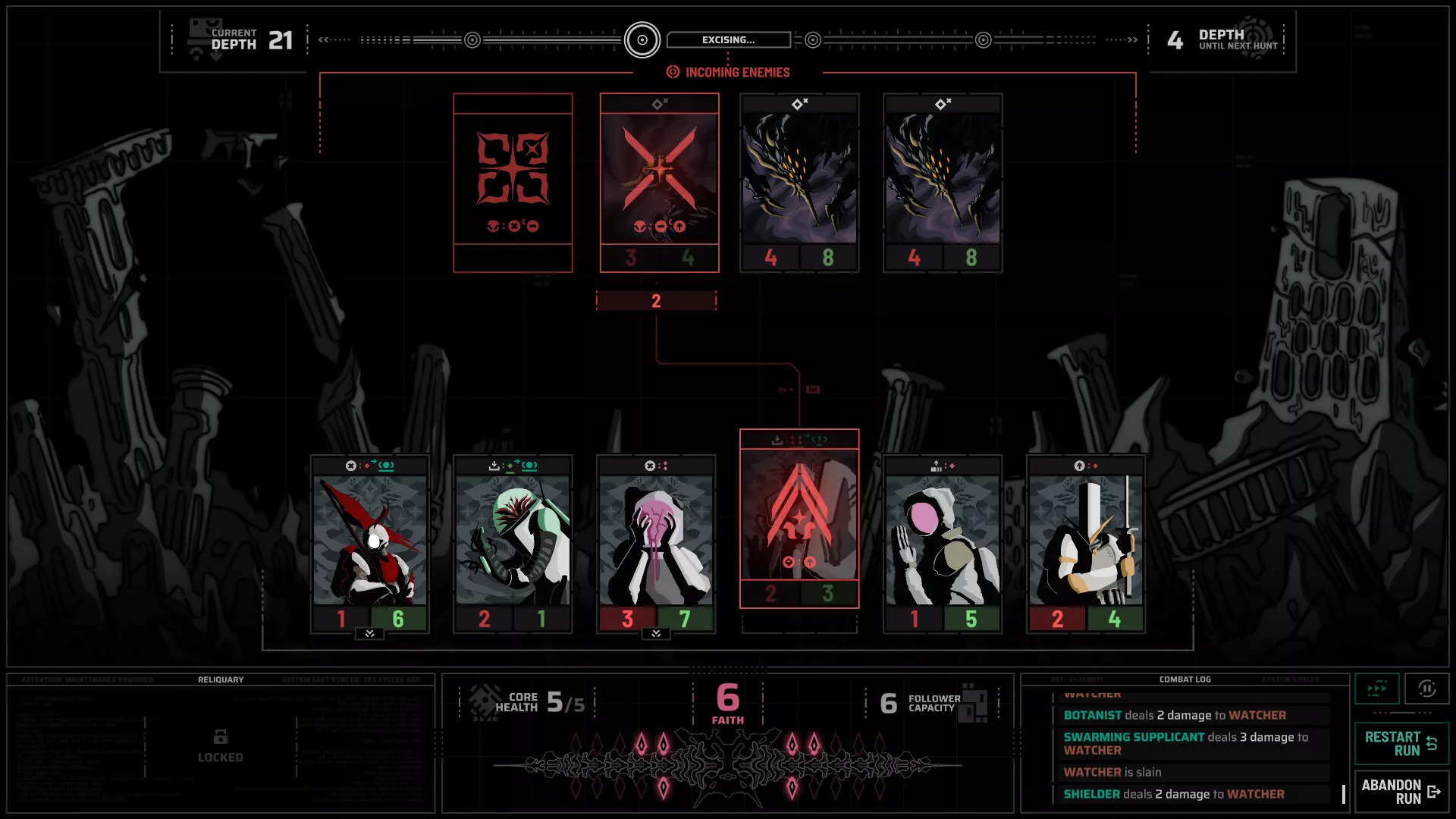
Task: Select the Botanist follower card
Action: tap(513, 544)
